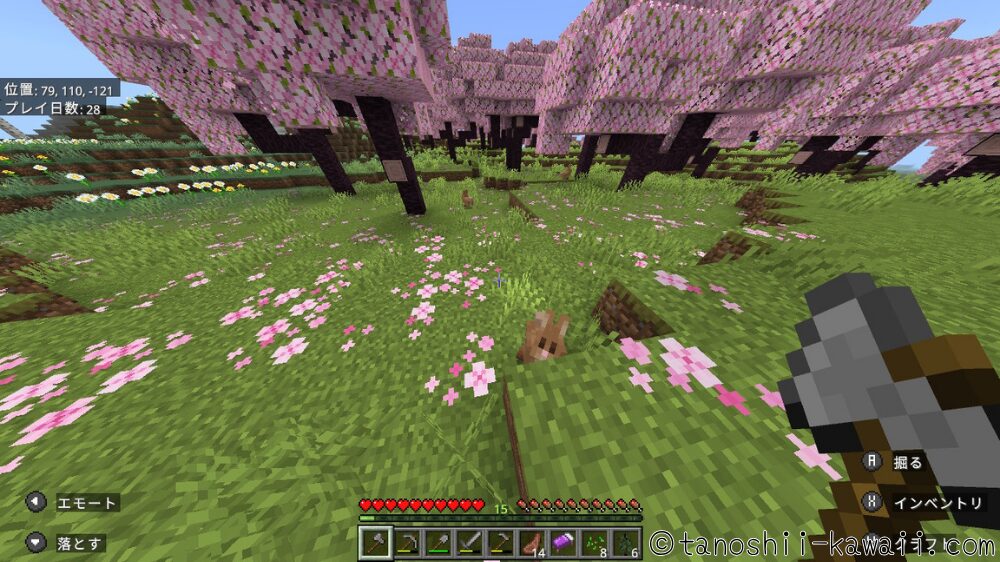Select the stone axe hotbar slot
This screenshot has height=562, width=1000.
375,543
